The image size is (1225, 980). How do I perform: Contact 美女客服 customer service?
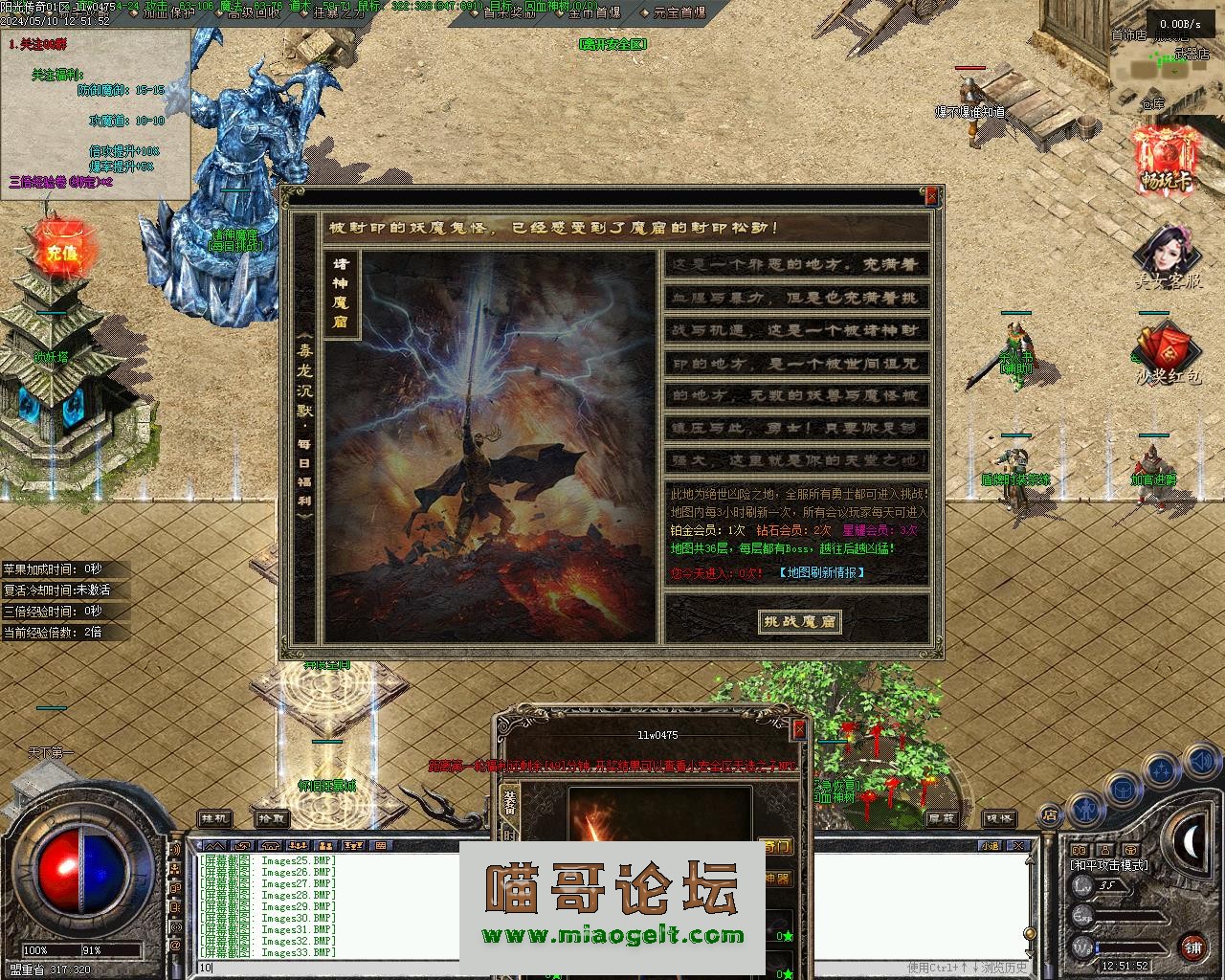click(x=1168, y=256)
